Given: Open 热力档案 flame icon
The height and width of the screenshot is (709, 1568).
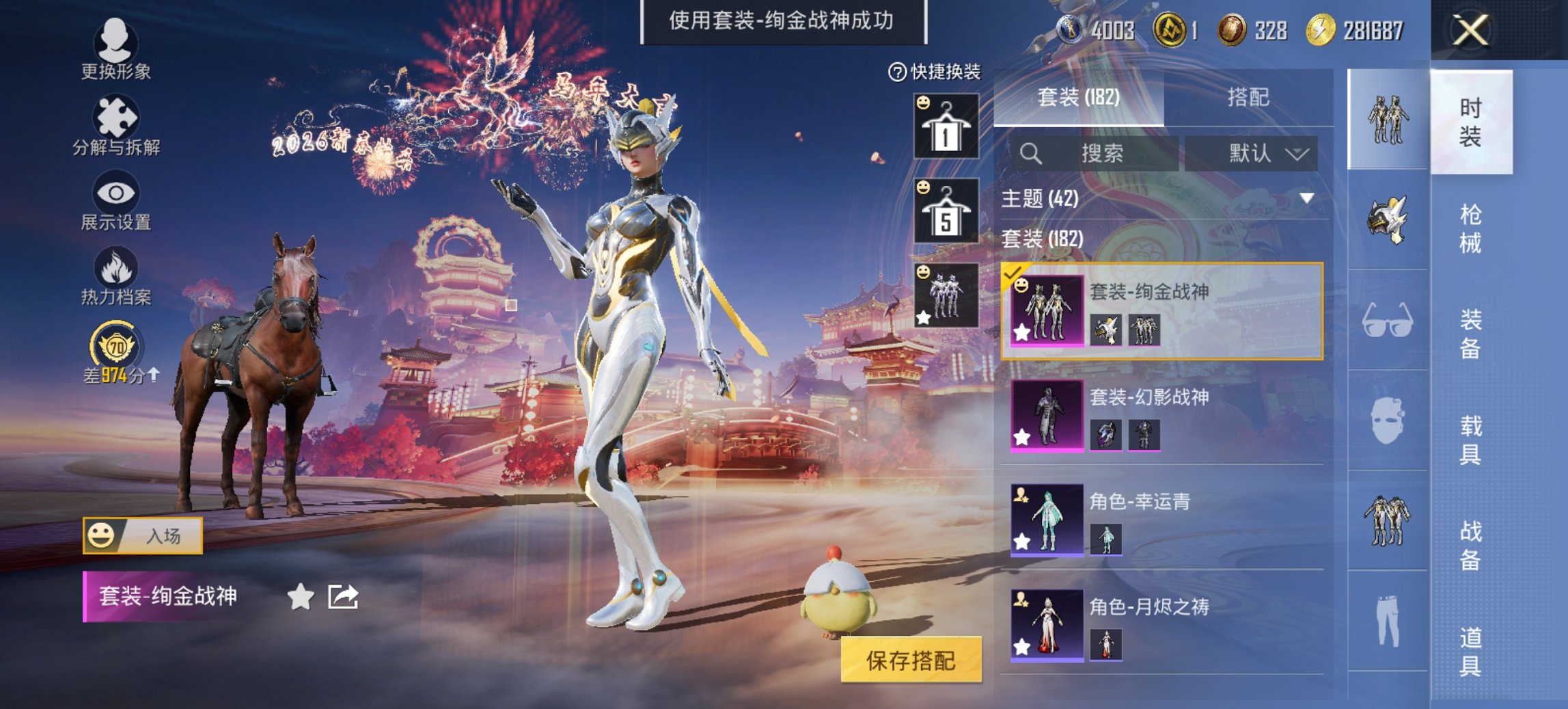Looking at the screenshot, I should coord(116,273).
